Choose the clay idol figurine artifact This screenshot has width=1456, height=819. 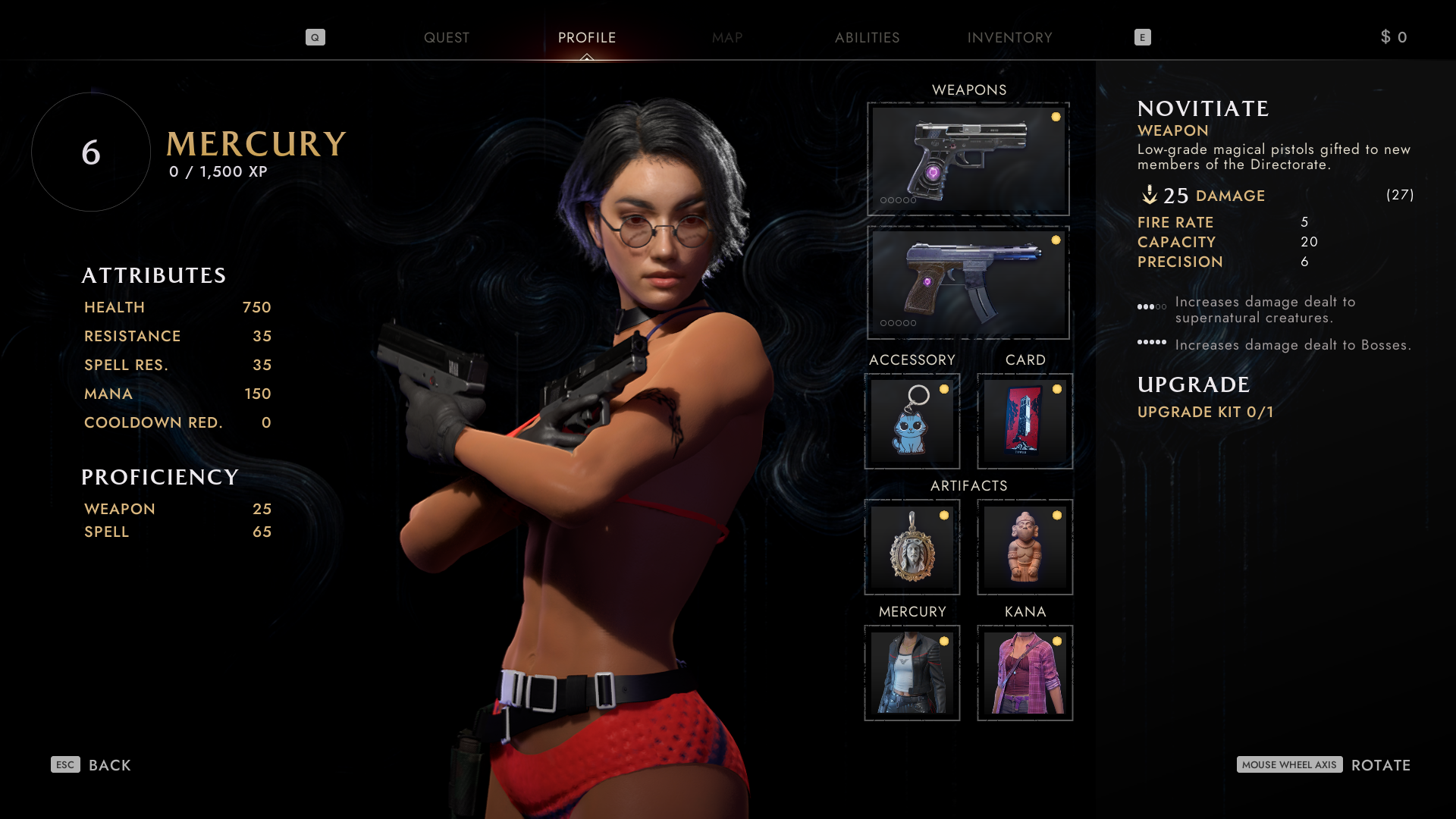(1025, 547)
